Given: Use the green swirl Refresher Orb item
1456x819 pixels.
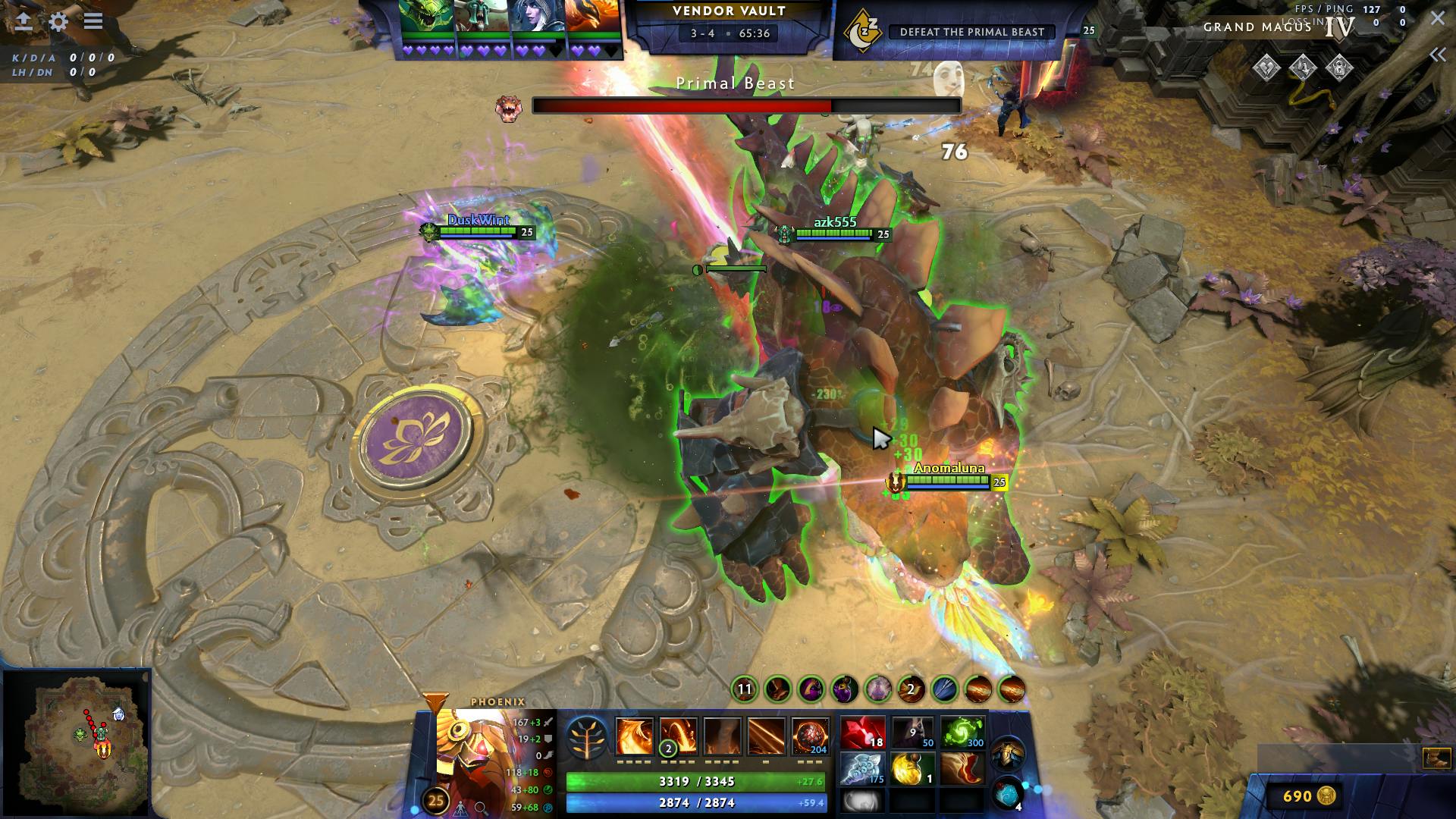Looking at the screenshot, I should tap(962, 733).
